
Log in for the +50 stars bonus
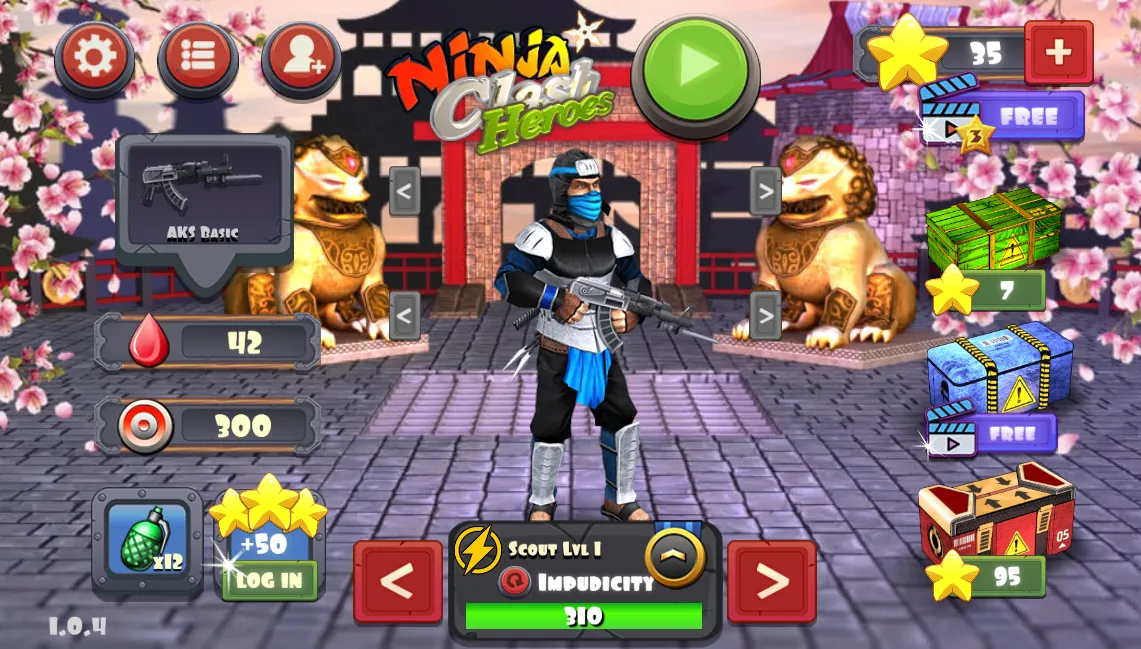269,580
